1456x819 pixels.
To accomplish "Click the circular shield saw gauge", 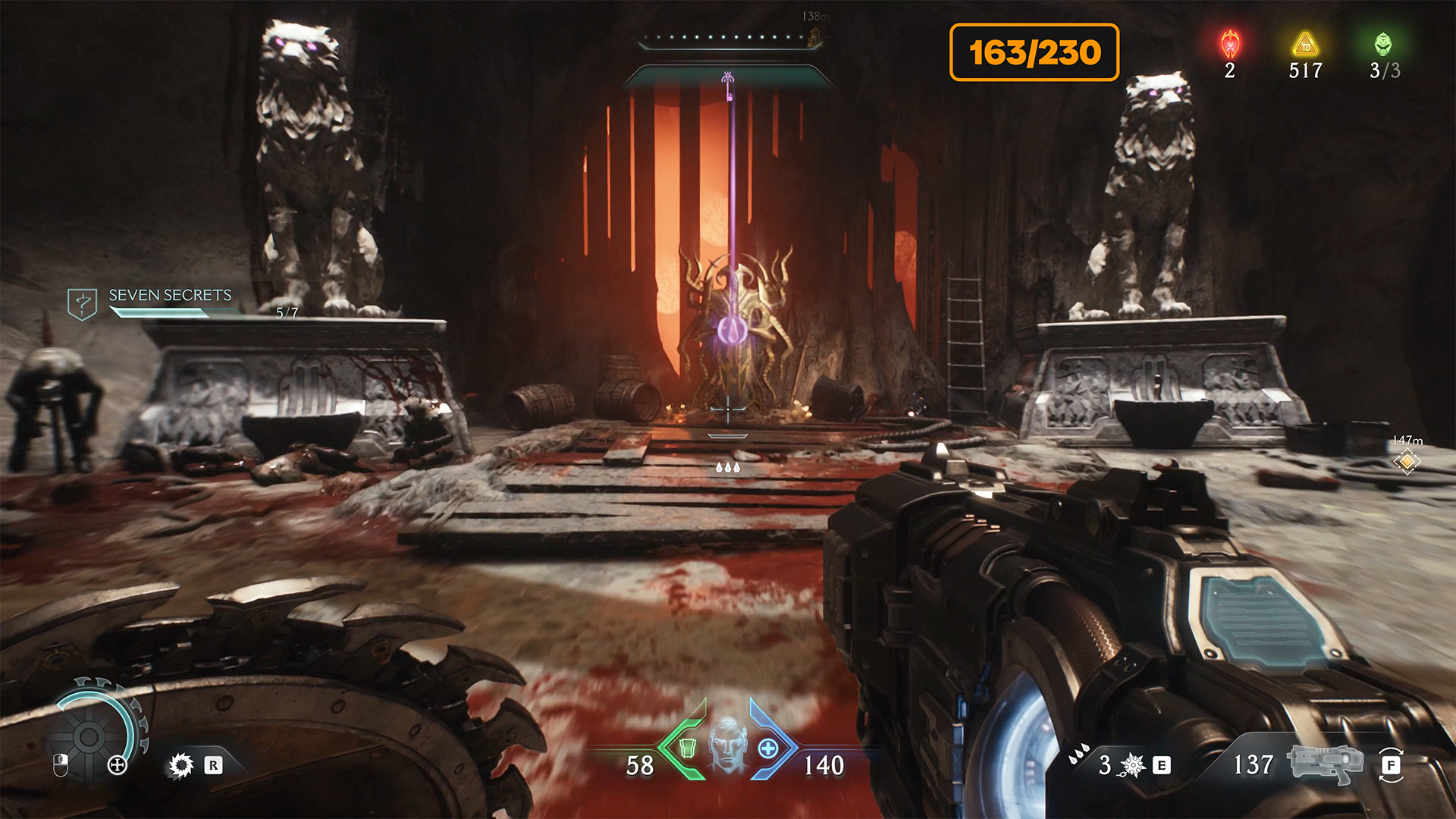I will pos(89,736).
